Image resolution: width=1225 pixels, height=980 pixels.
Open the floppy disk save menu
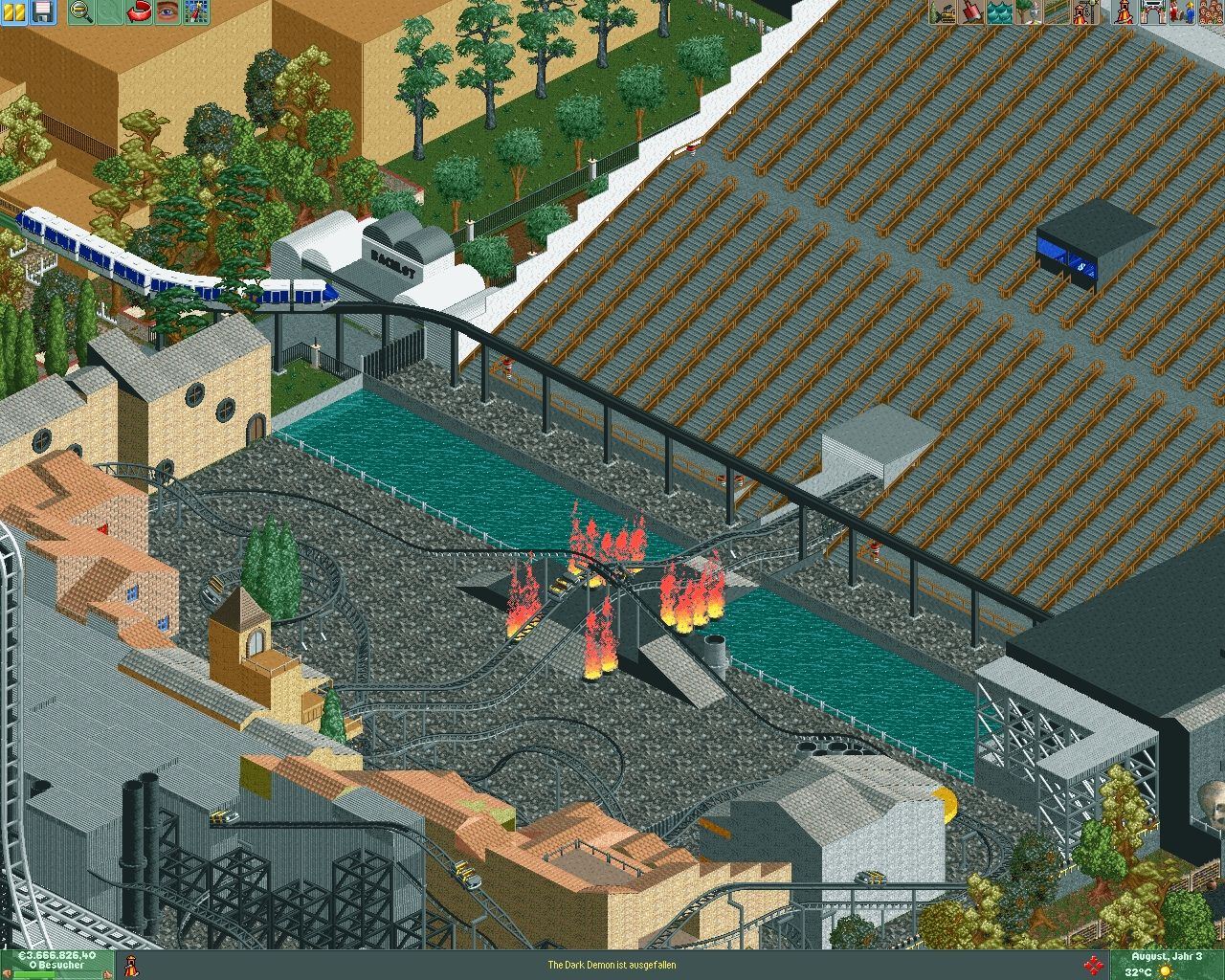[x=43, y=11]
